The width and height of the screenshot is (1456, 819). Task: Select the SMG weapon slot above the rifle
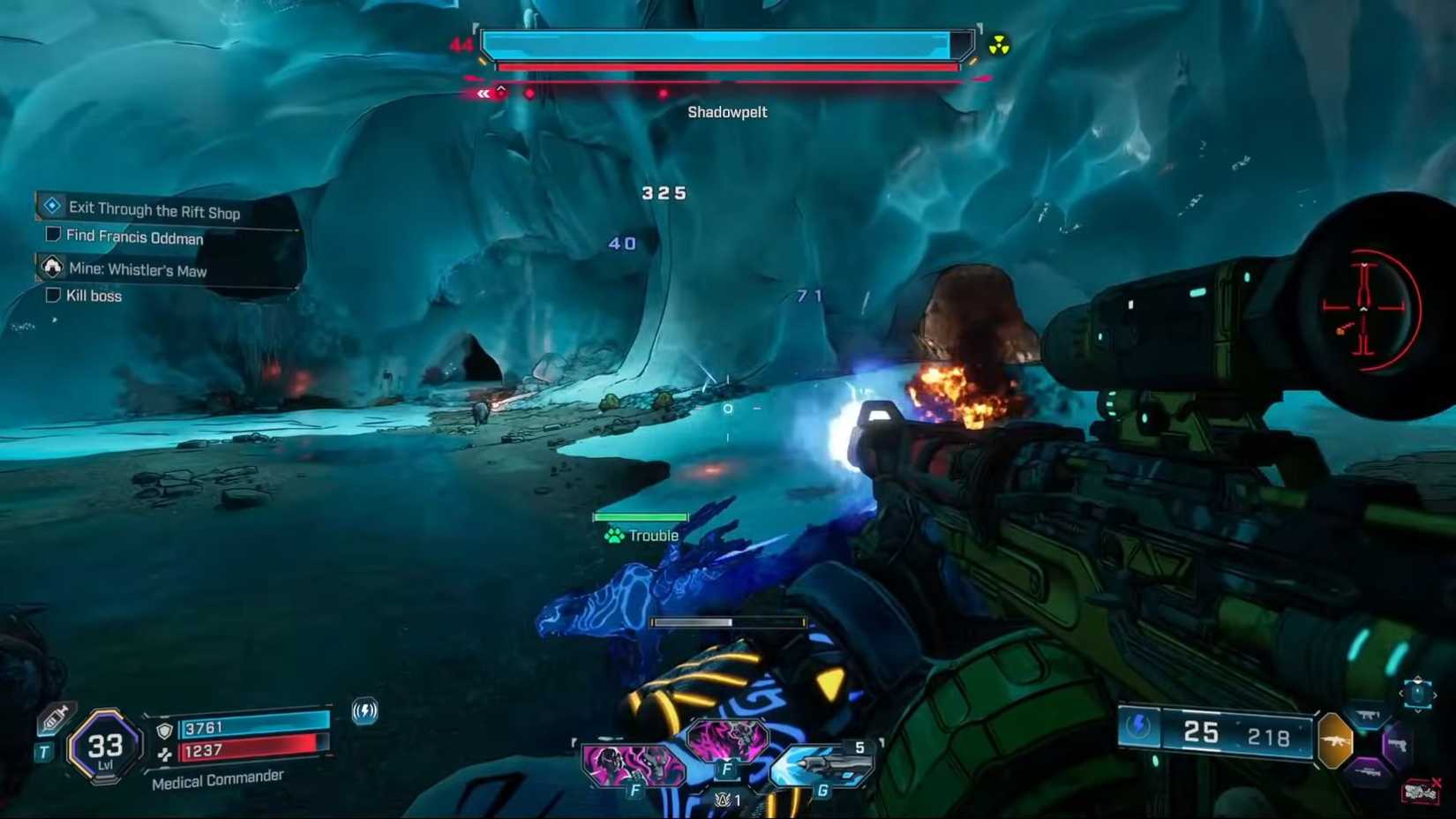(1367, 716)
